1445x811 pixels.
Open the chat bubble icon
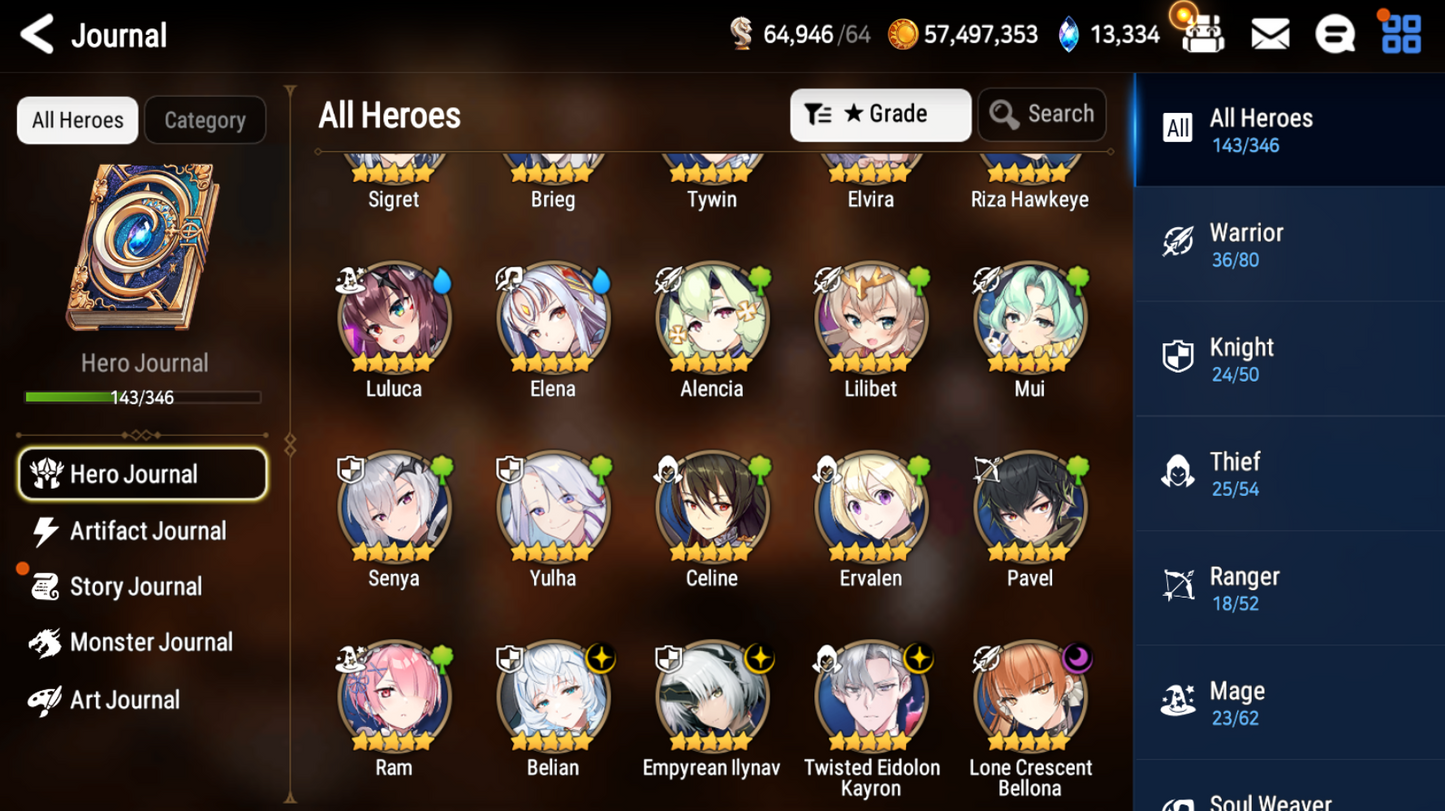[1335, 35]
